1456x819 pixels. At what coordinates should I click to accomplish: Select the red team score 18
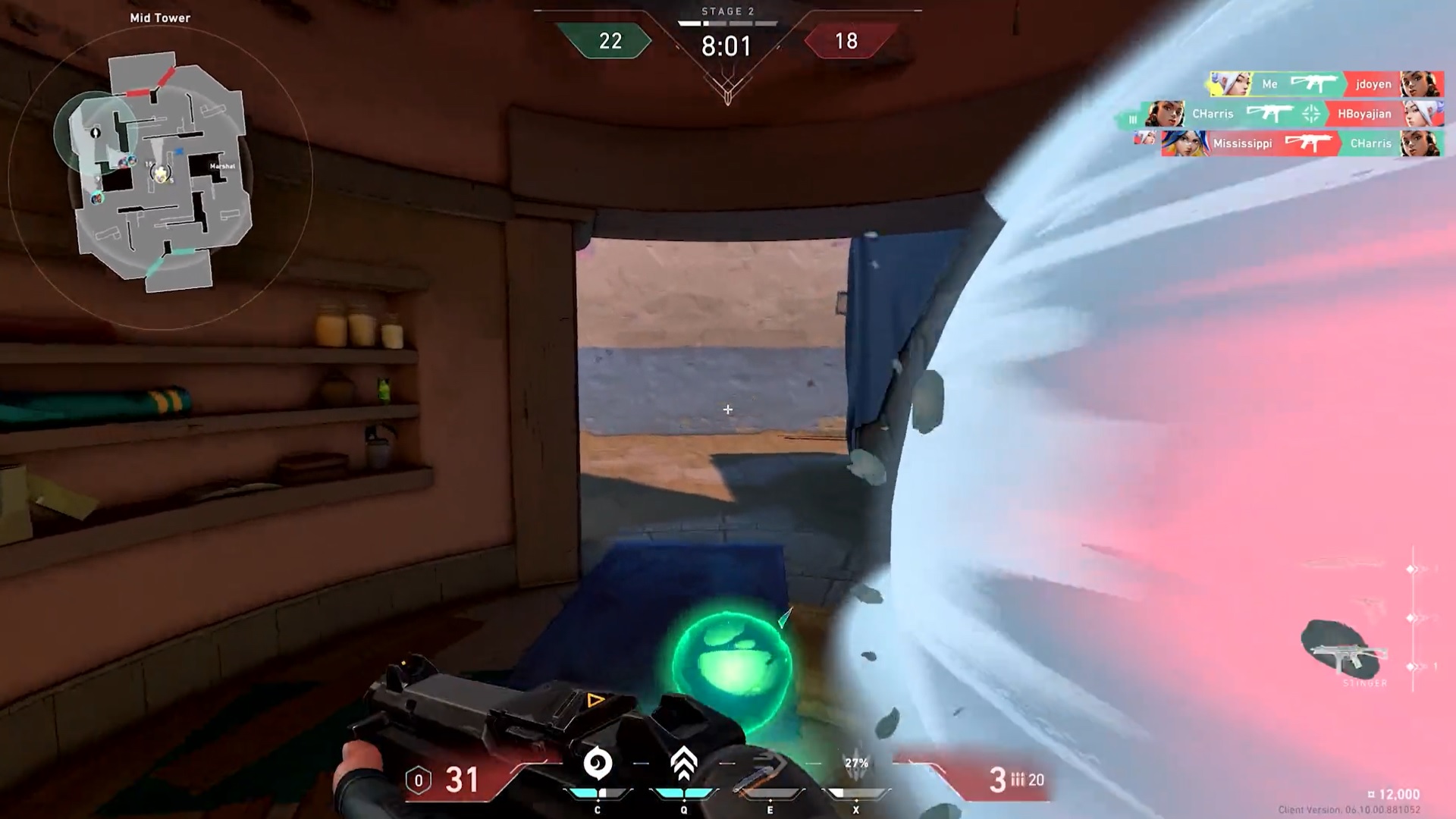[847, 42]
